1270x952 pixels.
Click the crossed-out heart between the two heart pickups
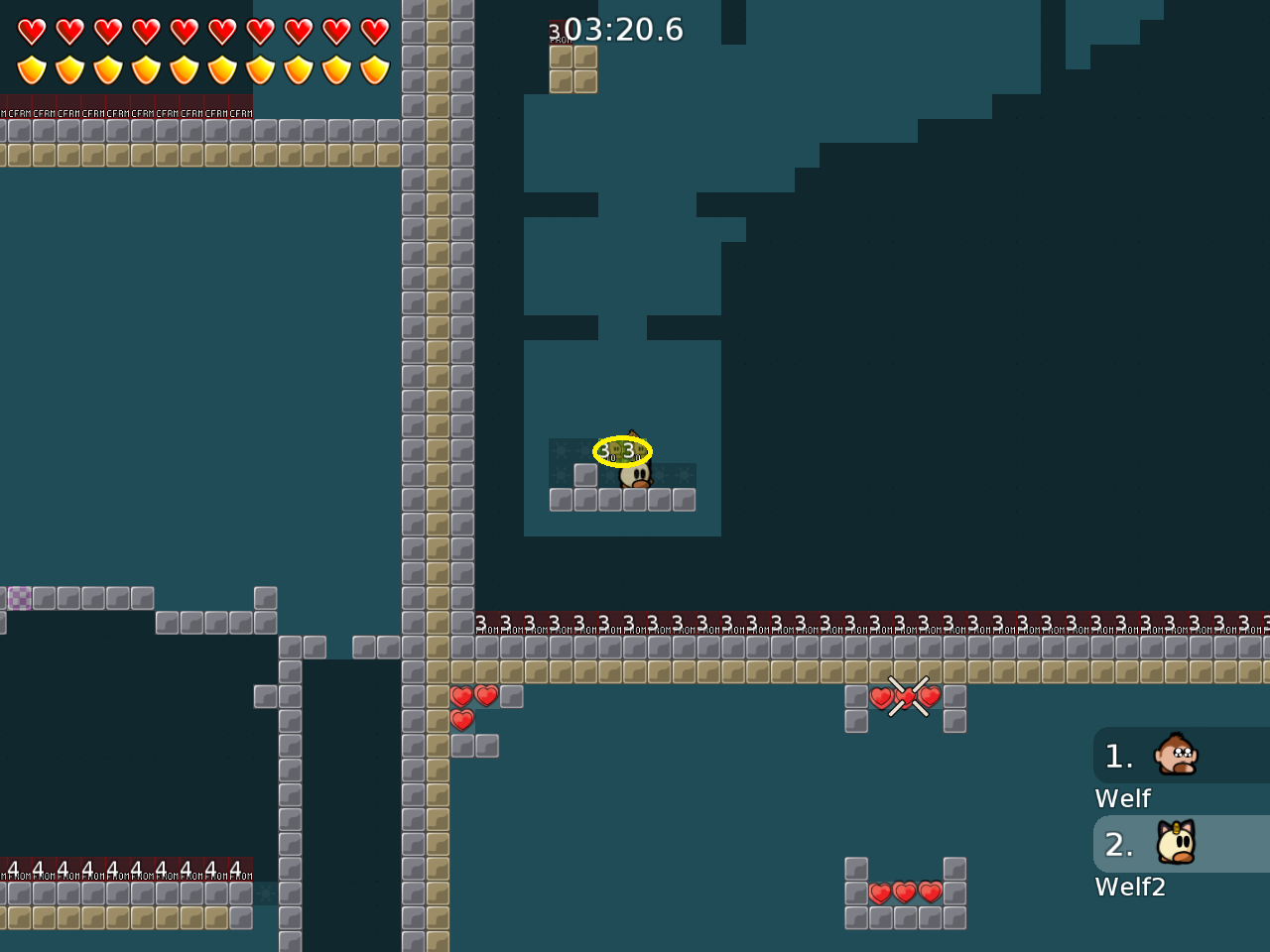click(x=904, y=697)
